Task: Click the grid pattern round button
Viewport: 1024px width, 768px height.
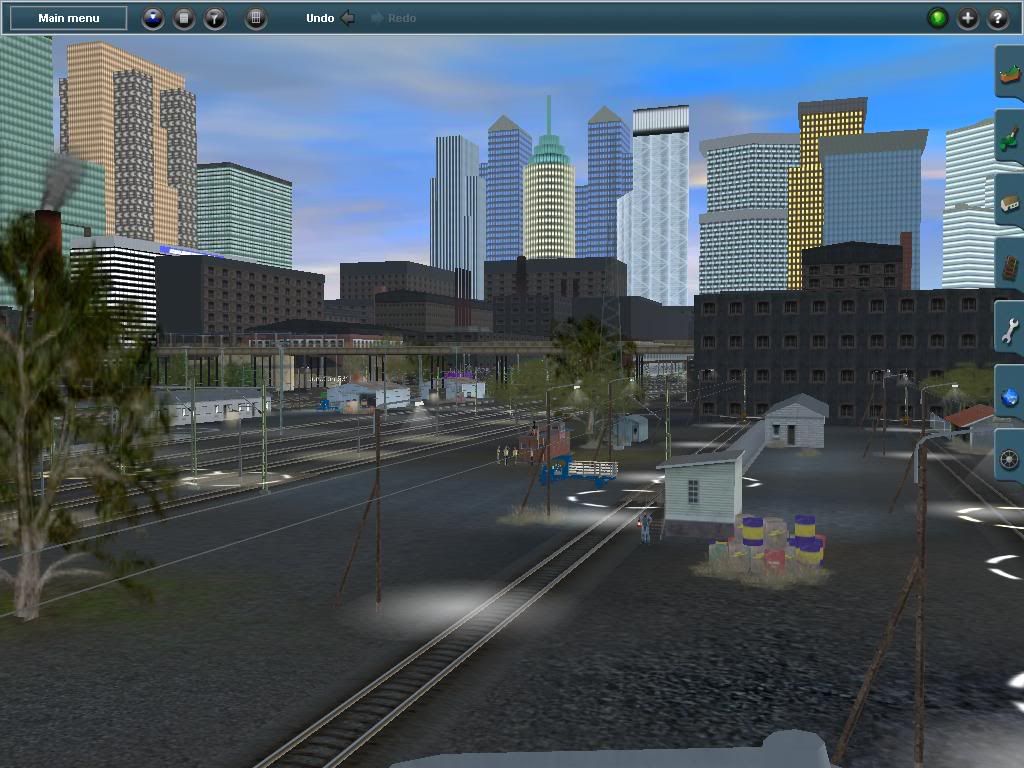Action: coord(256,18)
